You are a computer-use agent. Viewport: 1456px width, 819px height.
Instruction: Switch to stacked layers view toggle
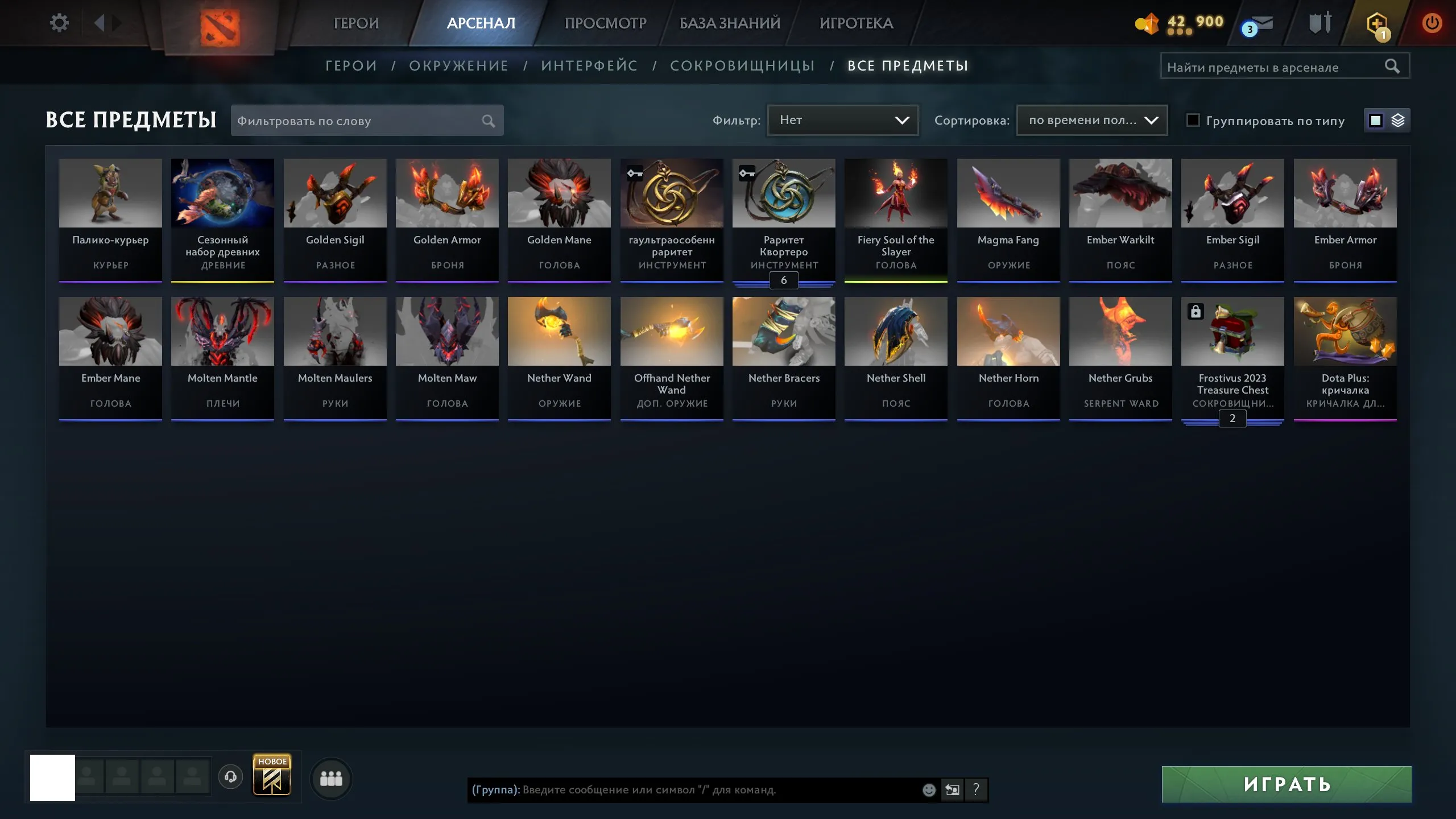coord(1399,120)
